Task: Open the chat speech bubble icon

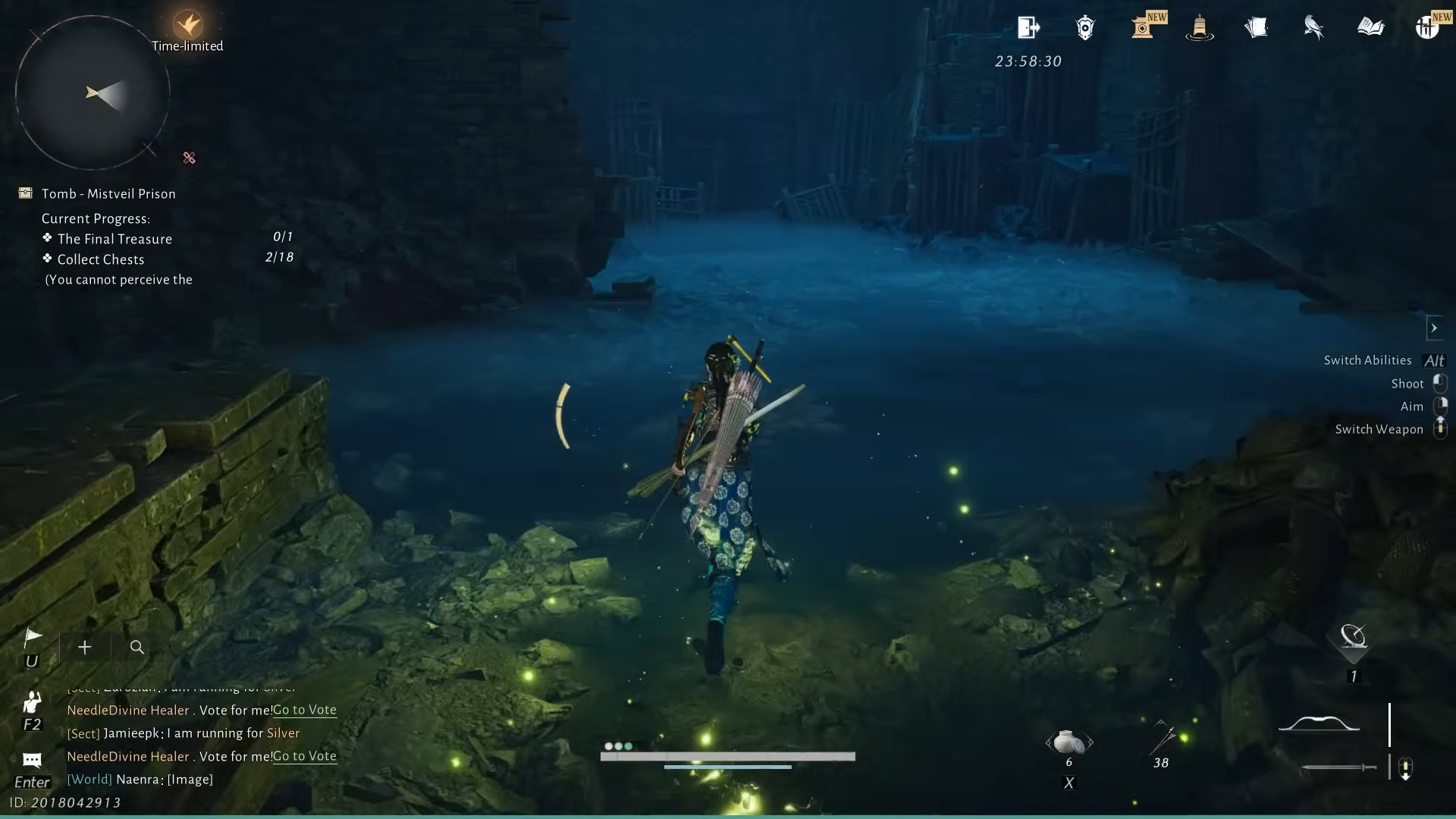Action: 32,759
